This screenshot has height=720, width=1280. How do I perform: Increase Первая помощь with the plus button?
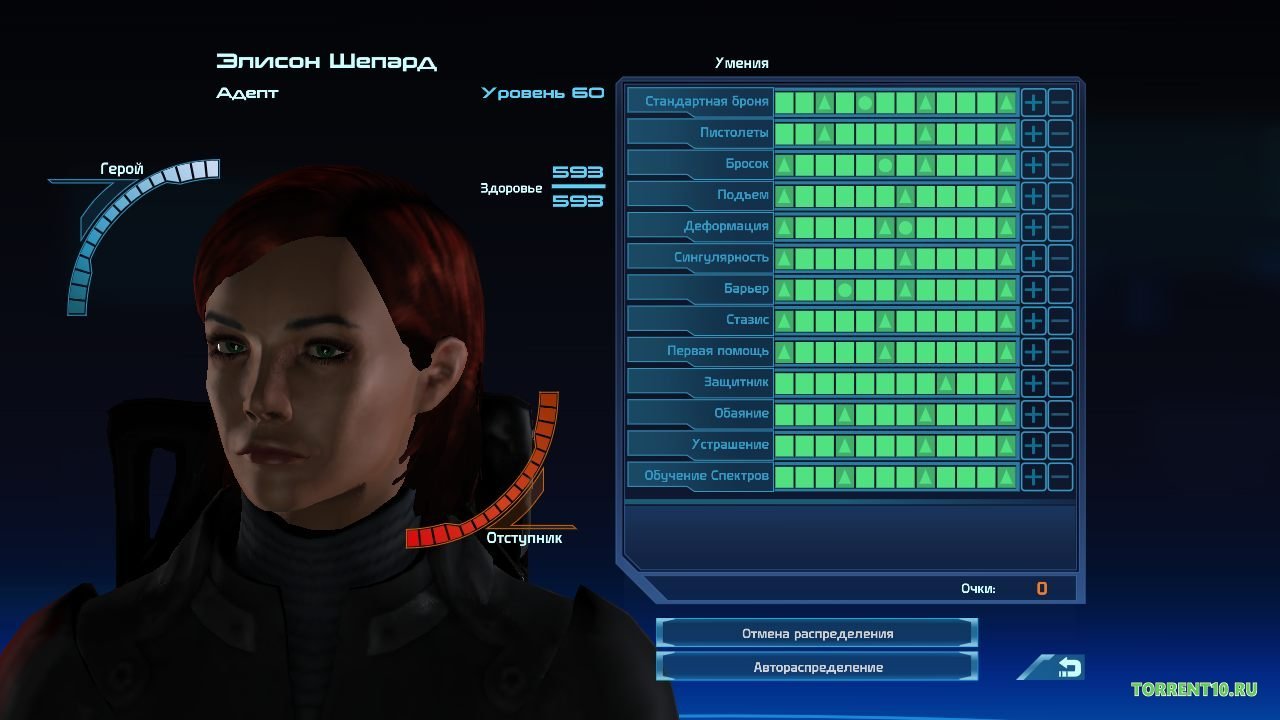(1033, 352)
